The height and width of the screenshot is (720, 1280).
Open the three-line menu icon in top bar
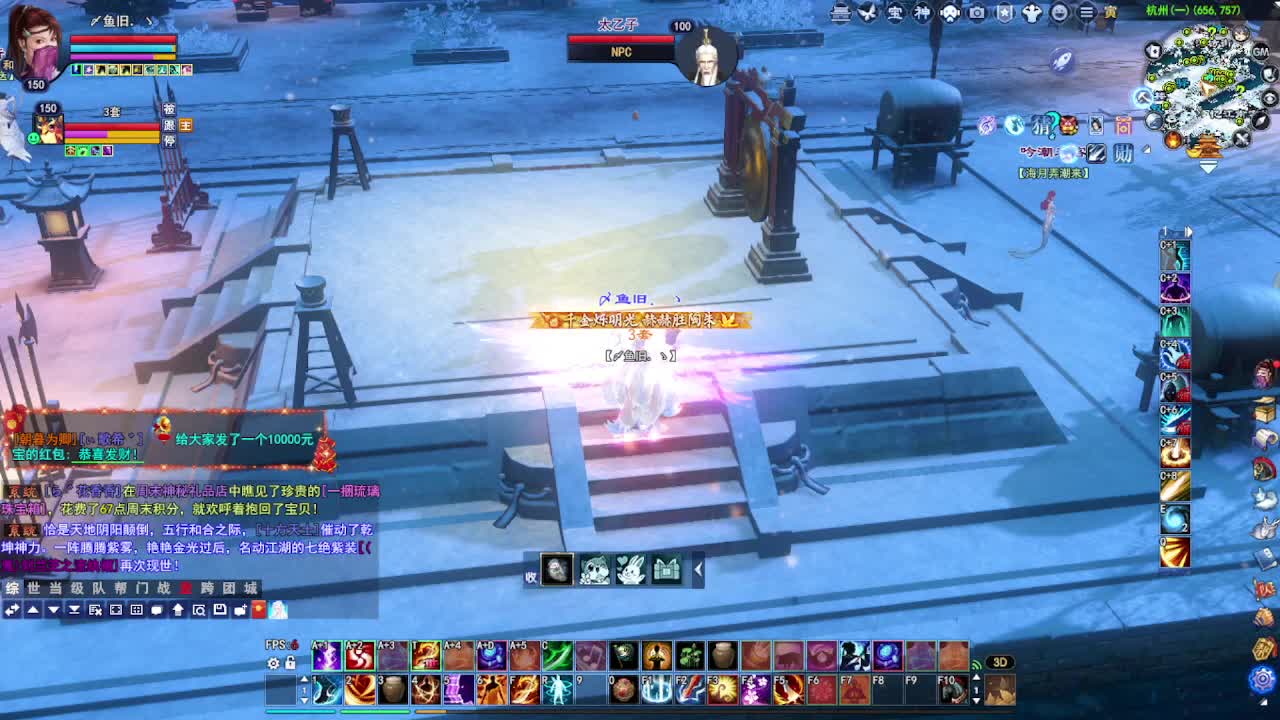(1086, 13)
